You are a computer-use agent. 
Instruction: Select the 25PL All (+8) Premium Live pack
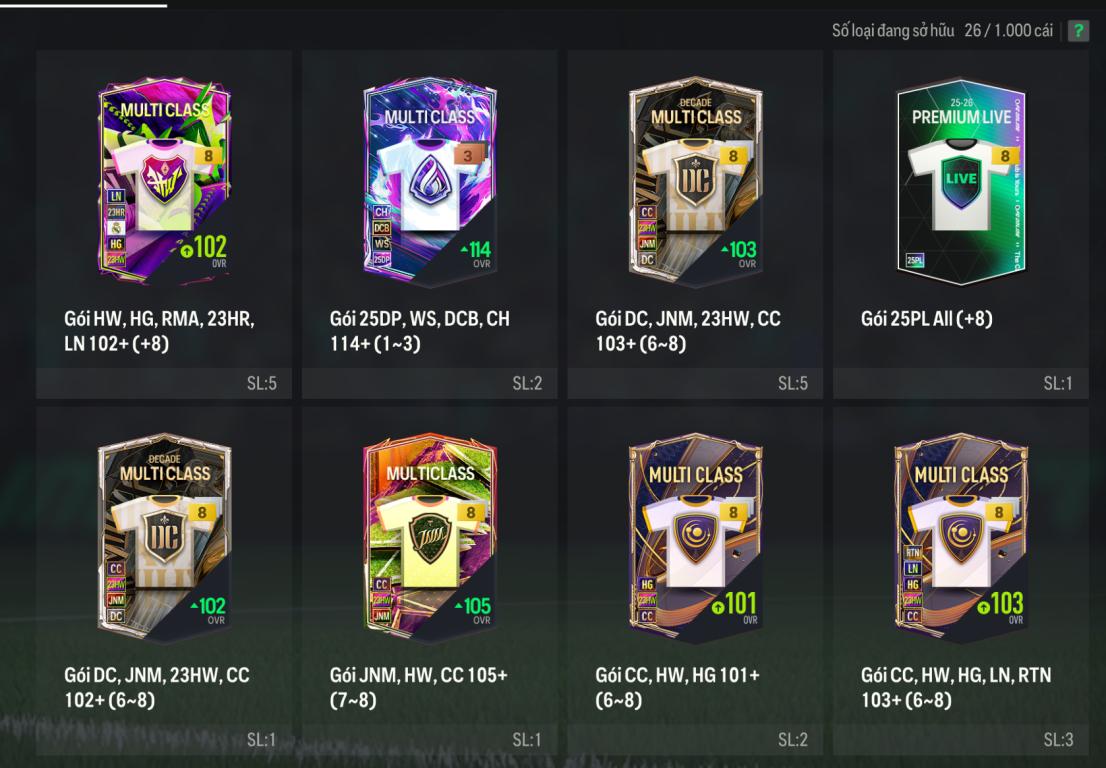(x=961, y=180)
